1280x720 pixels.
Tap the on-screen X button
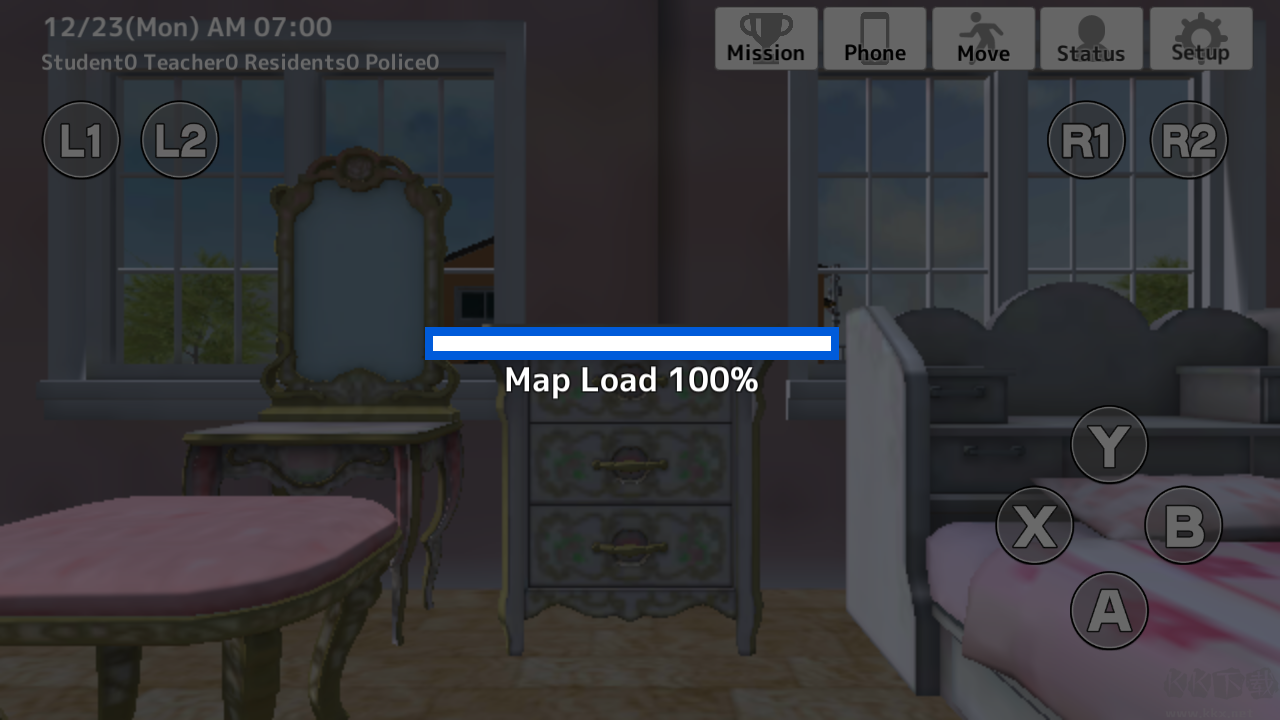(x=1035, y=525)
